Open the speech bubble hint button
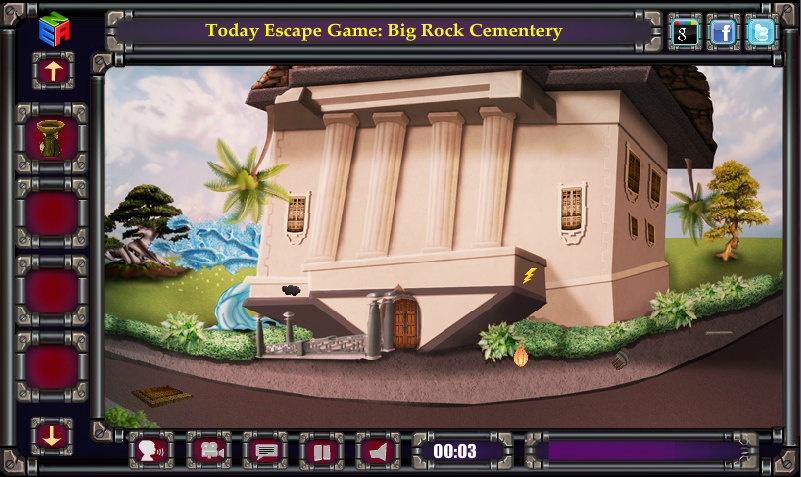 [x=265, y=451]
